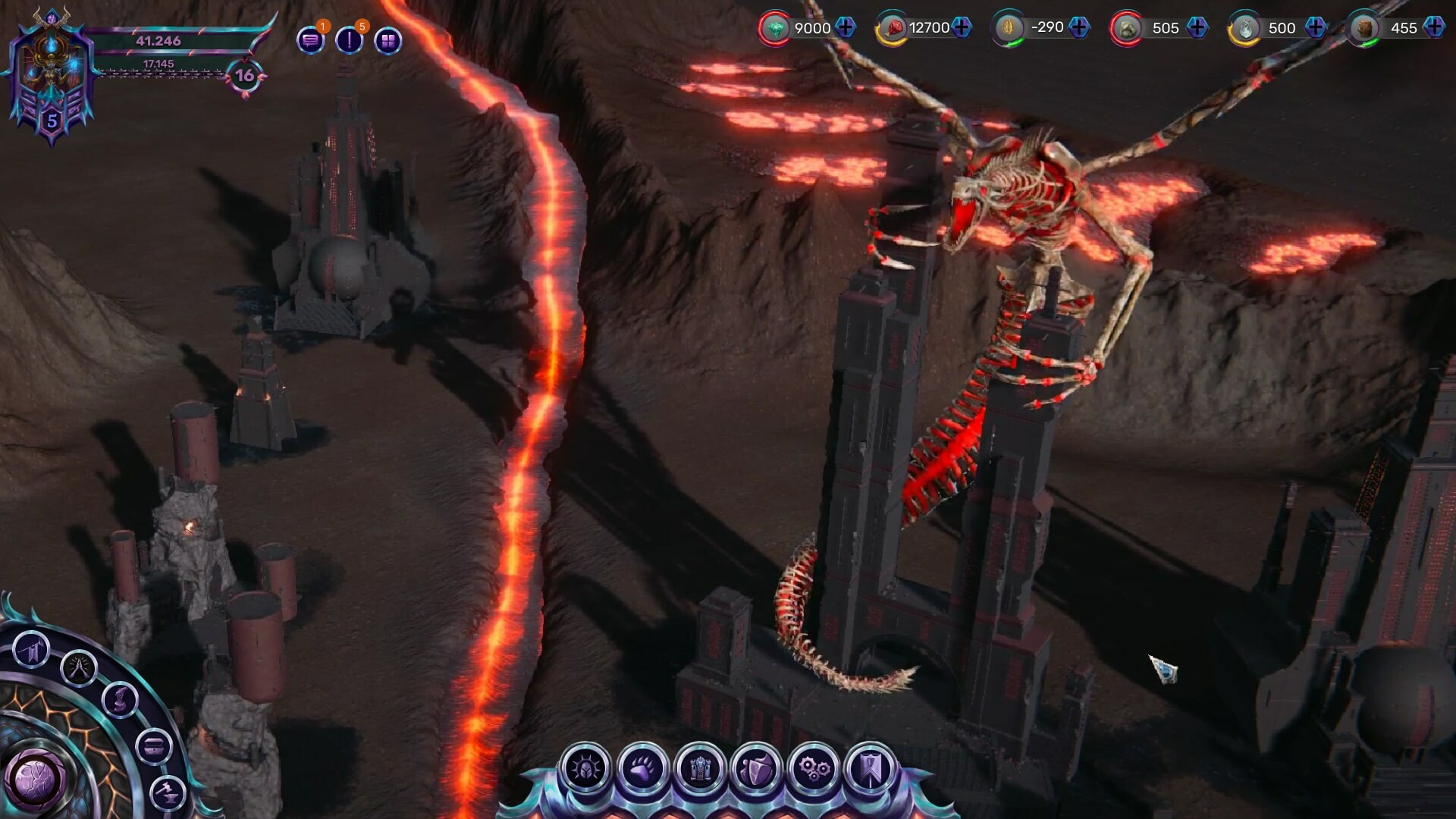Select the forge anvil icon

(166, 792)
